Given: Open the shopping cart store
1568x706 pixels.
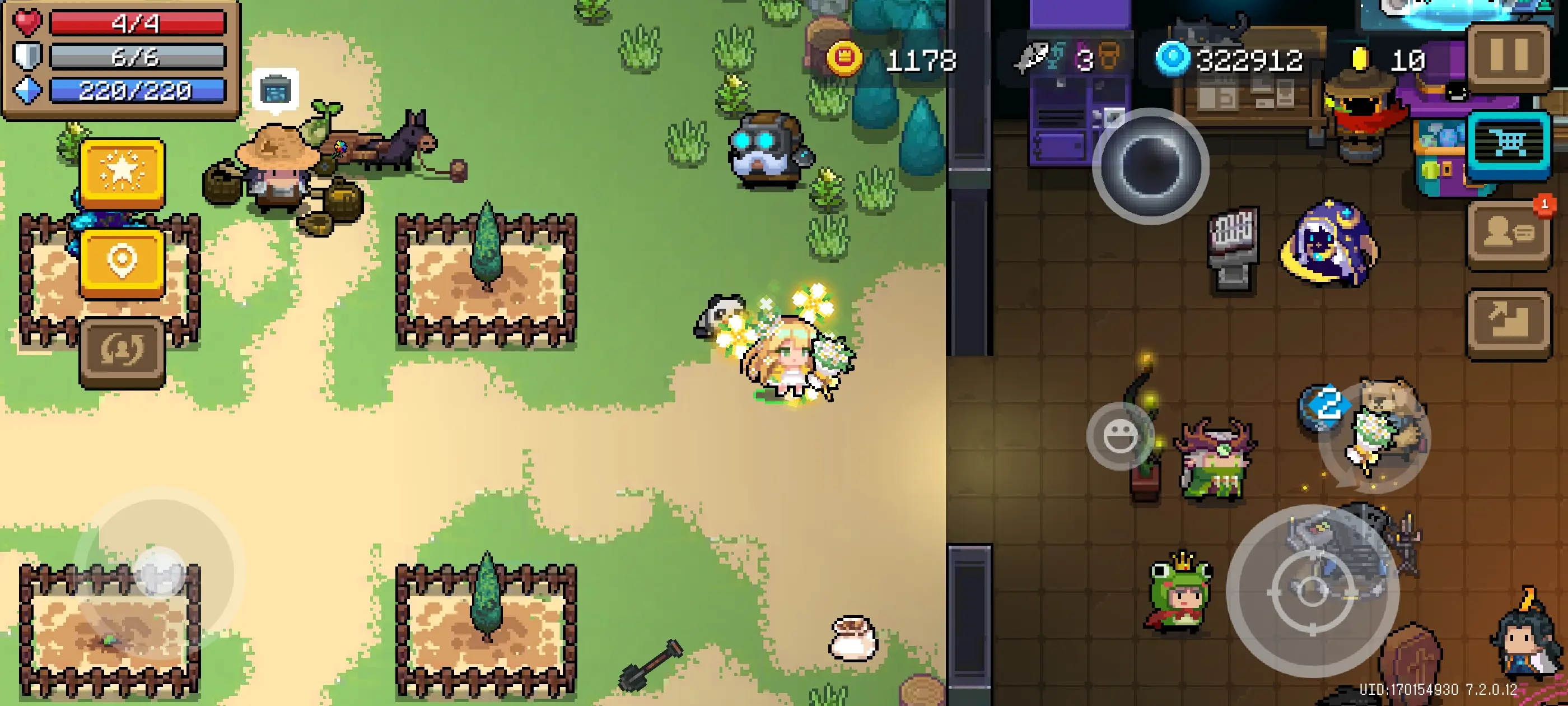Looking at the screenshot, I should pos(1508,145).
